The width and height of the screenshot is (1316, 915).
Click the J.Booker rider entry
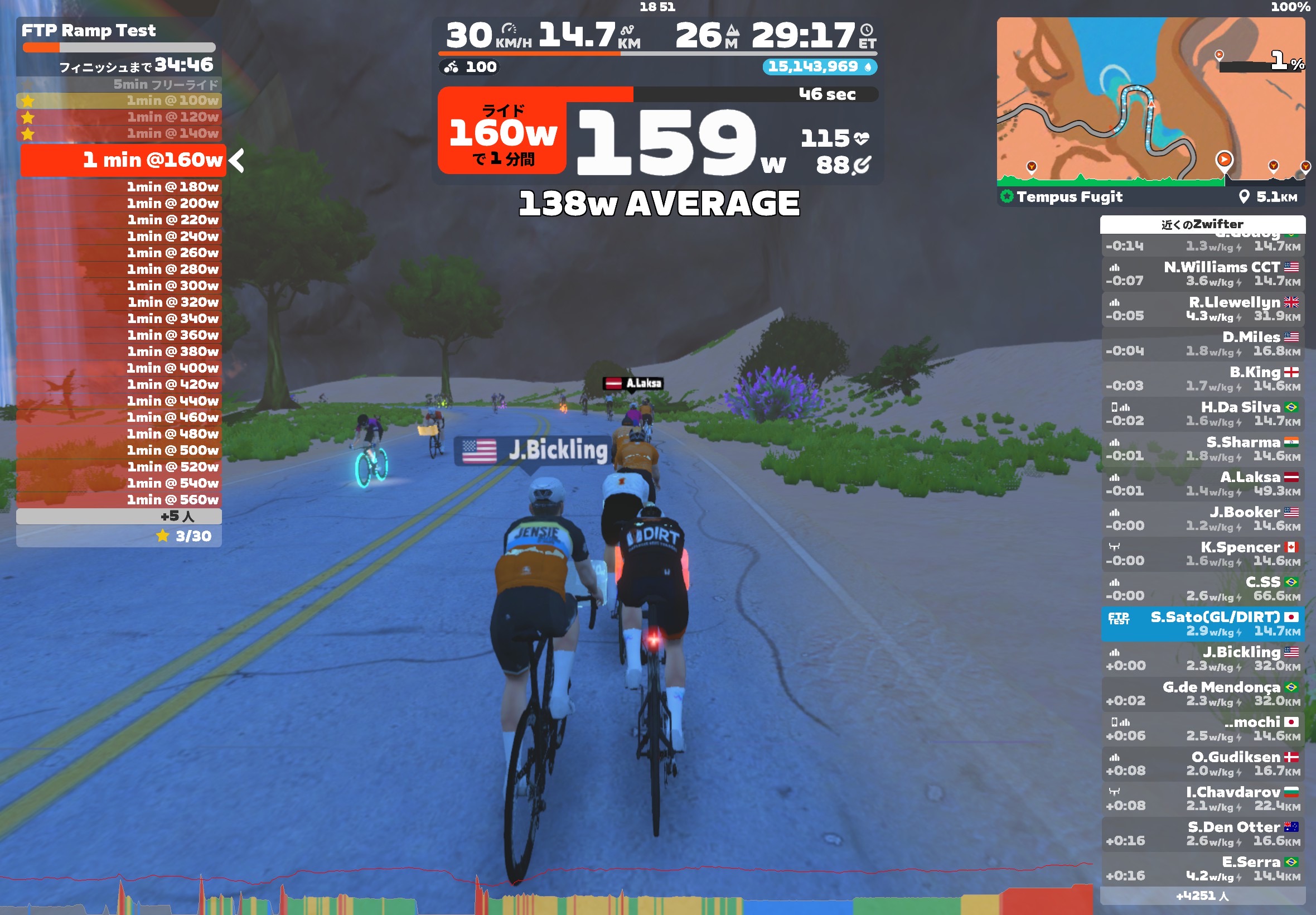click(x=1203, y=519)
